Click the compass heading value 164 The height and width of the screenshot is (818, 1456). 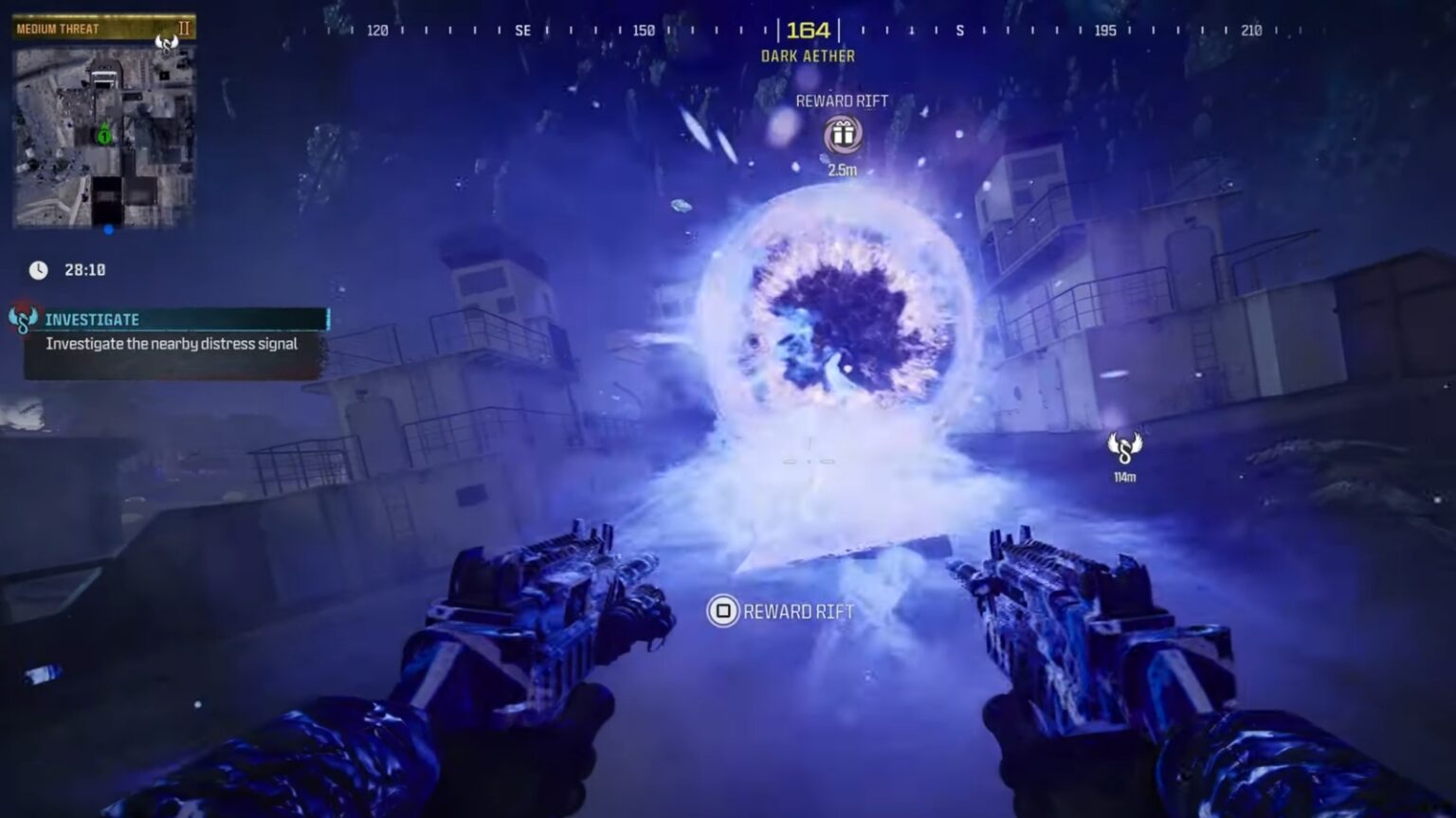pyautogui.click(x=807, y=29)
